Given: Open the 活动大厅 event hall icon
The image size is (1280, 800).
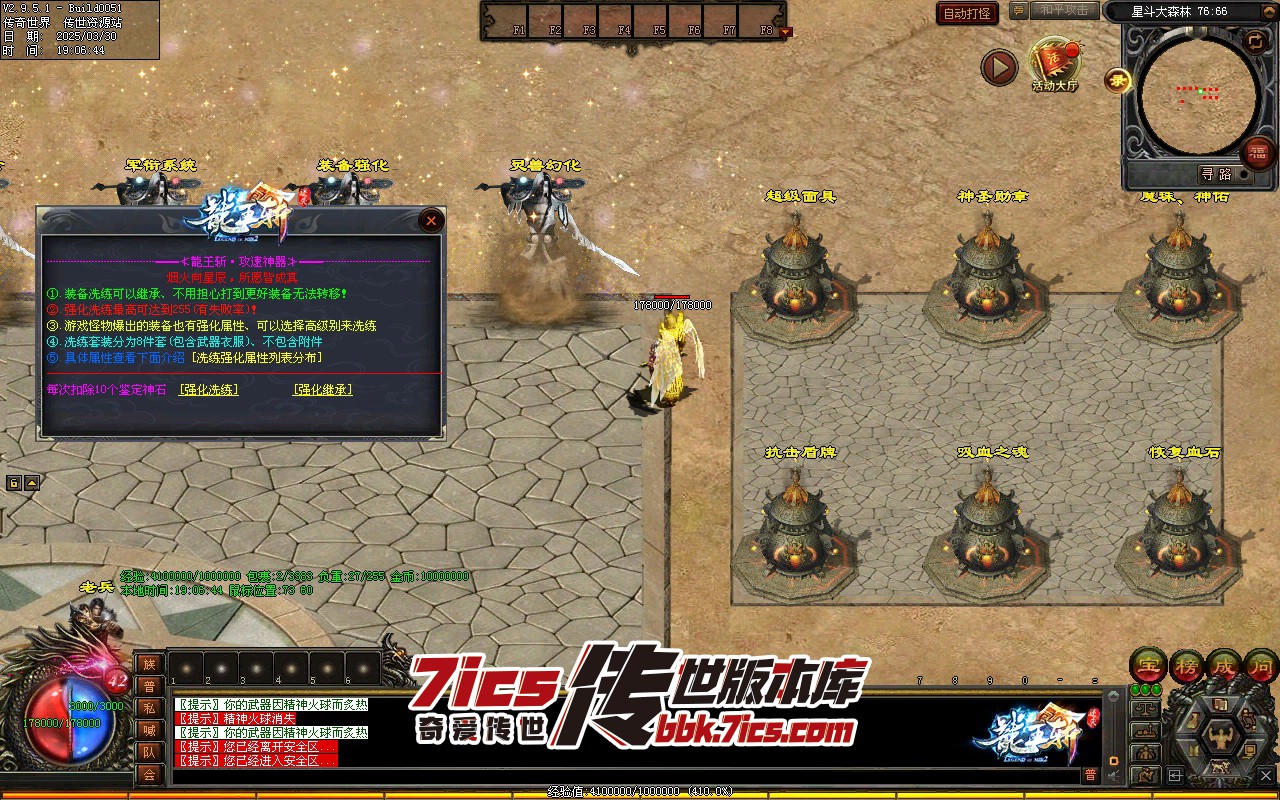Looking at the screenshot, I should click(x=1055, y=64).
